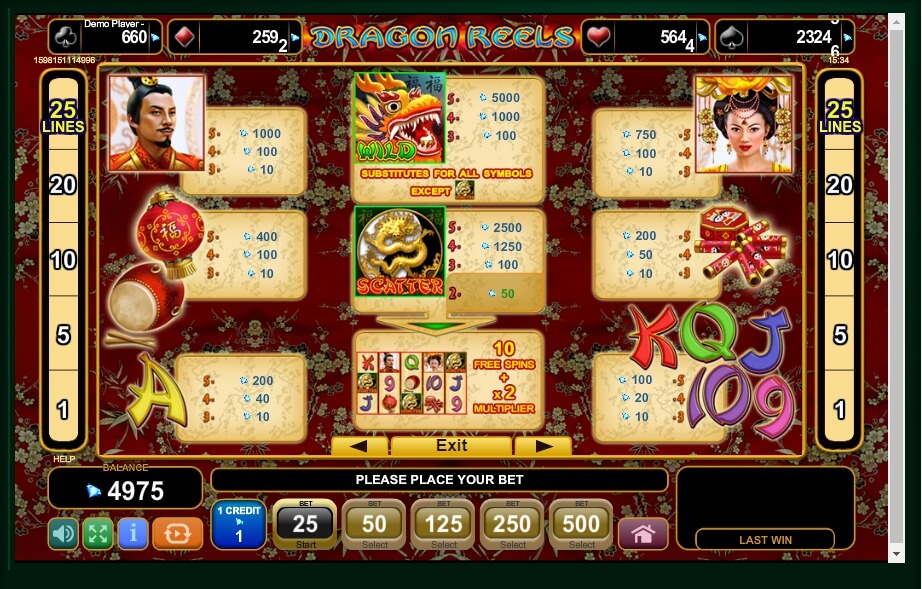This screenshot has height=589, width=922.
Task: Set 1 line on right selector
Action: tap(840, 409)
